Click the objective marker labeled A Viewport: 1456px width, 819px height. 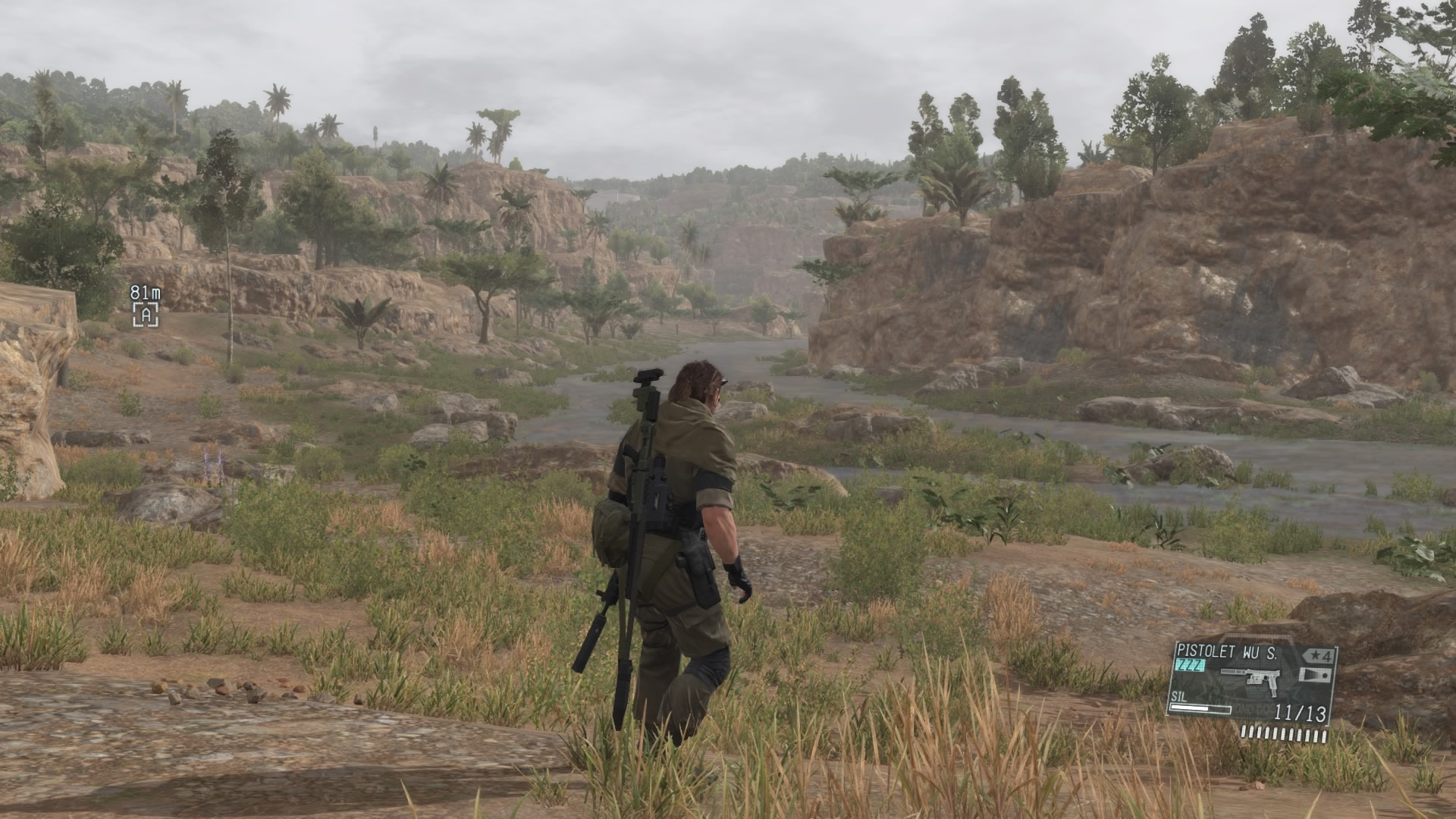[x=146, y=315]
